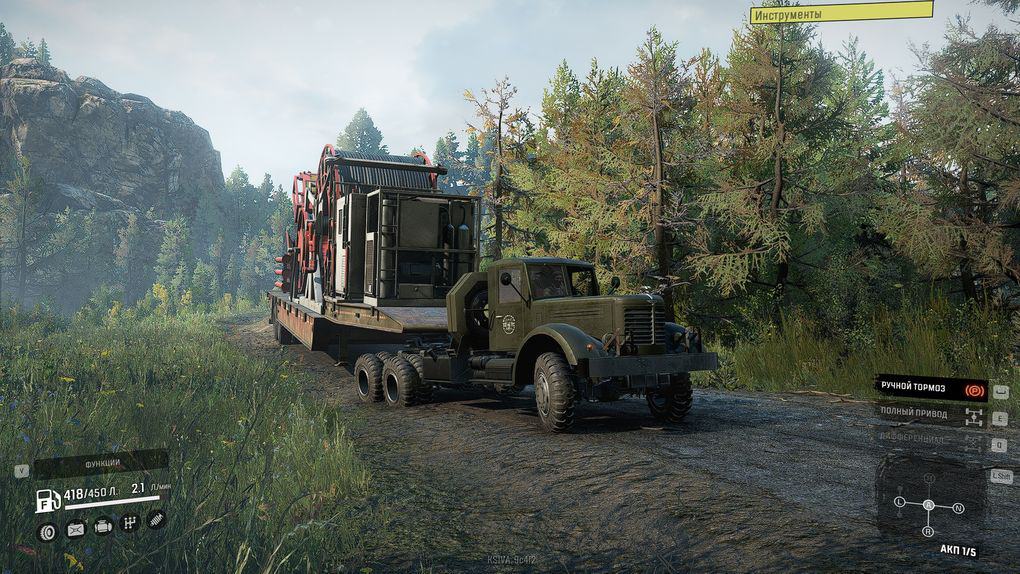Click the fuel tank status icon
This screenshot has height=574, width=1020.
click(x=75, y=529)
